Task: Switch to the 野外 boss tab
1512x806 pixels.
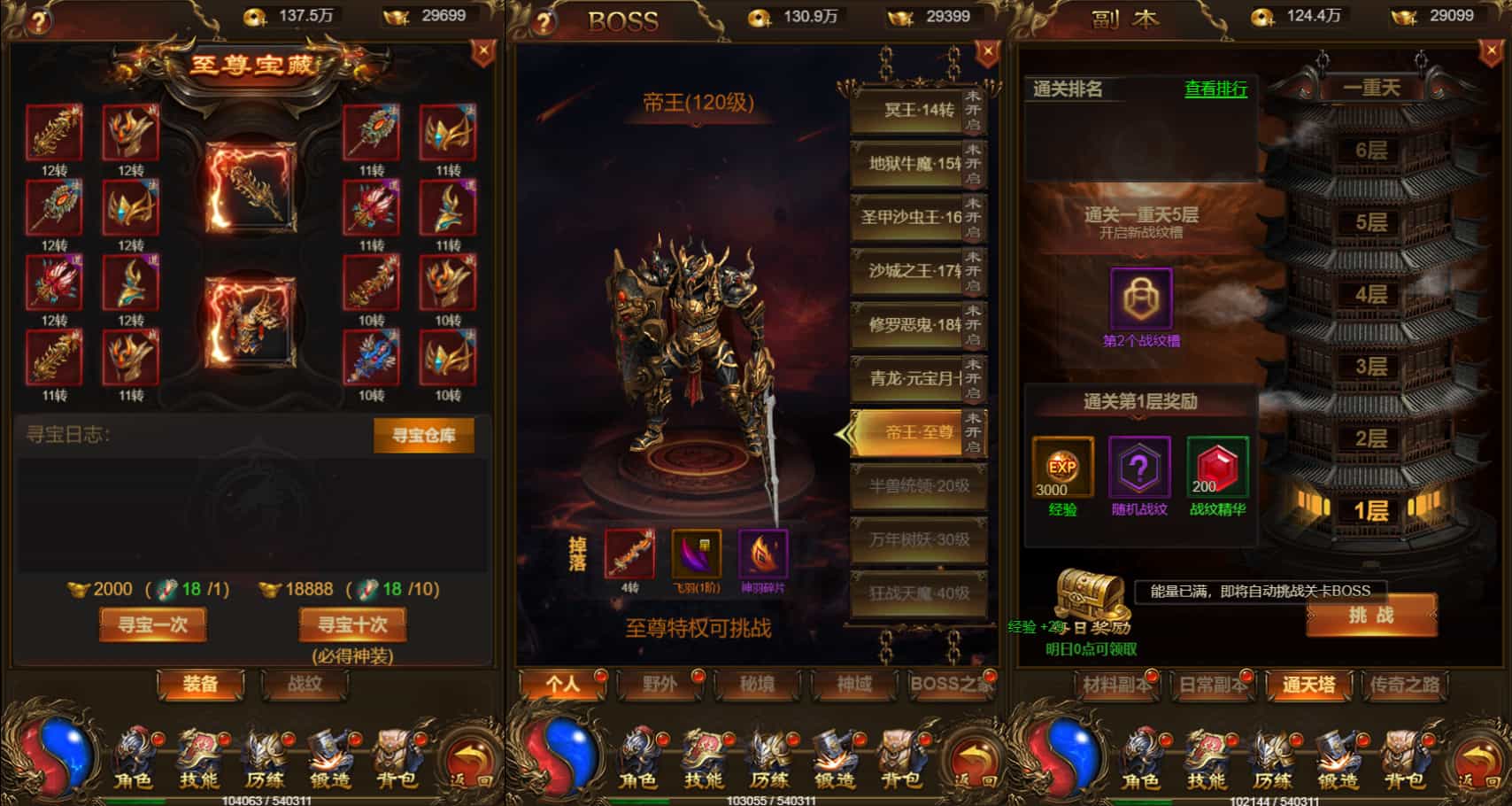Action: click(660, 684)
